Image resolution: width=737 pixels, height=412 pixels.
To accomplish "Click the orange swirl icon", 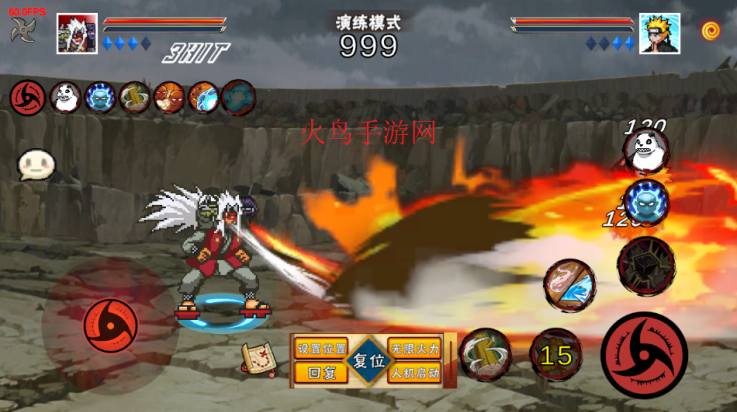I will coord(711,31).
